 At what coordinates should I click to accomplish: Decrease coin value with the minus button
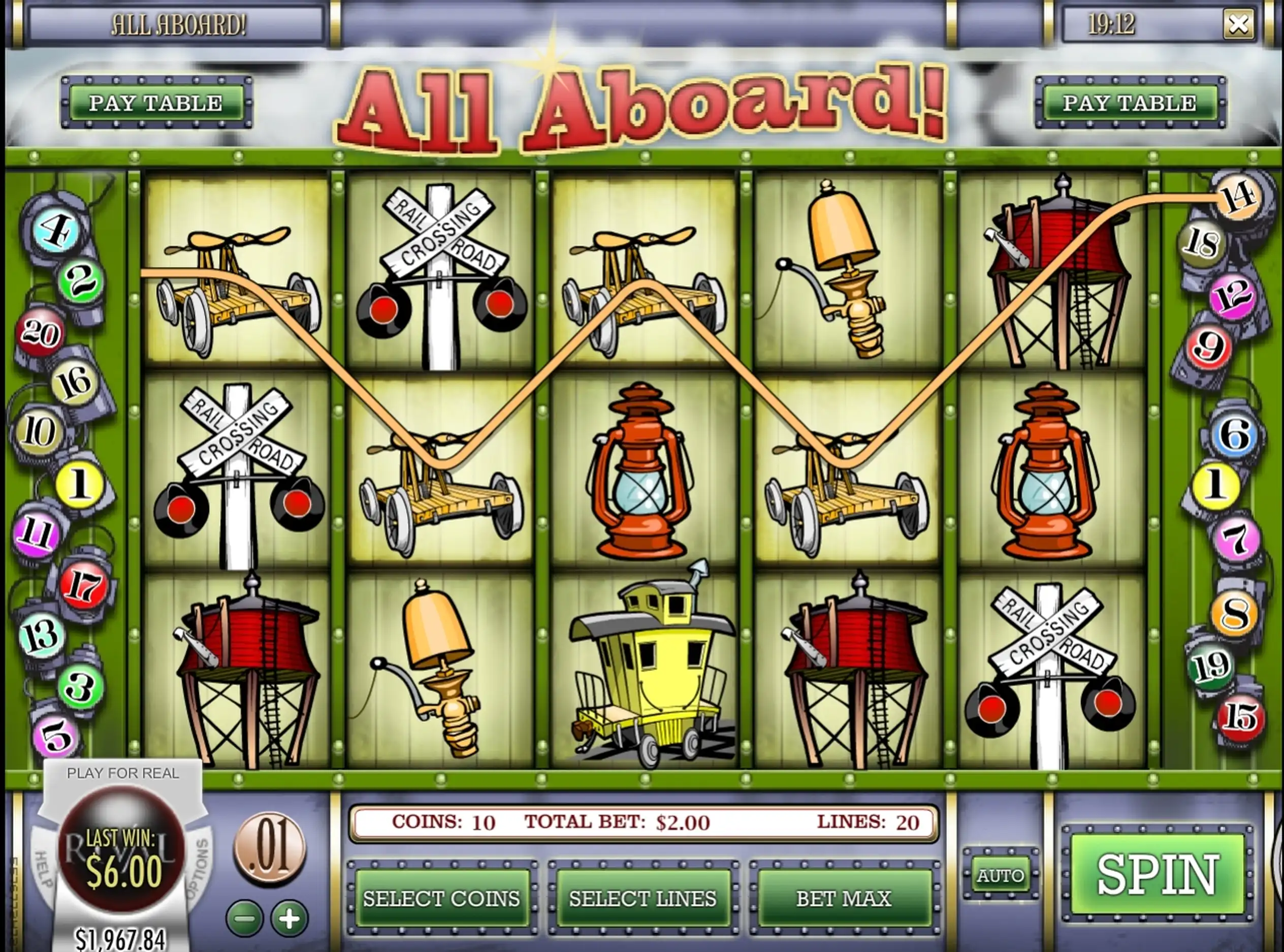pos(245,918)
